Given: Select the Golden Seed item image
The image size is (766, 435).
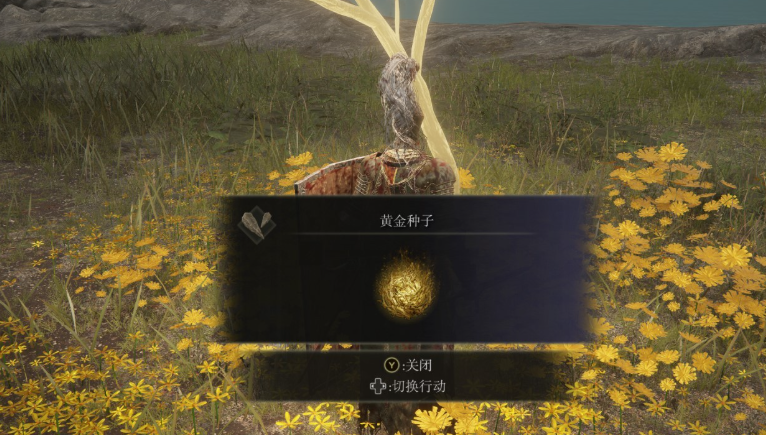Looking at the screenshot, I should tap(406, 286).
